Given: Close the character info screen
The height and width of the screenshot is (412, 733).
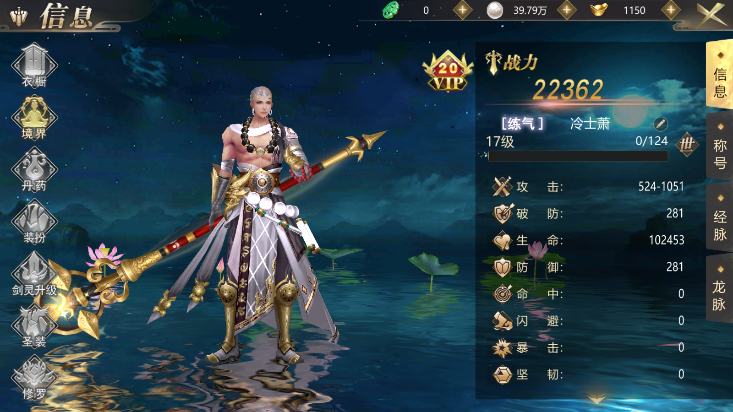Looking at the screenshot, I should pos(712,13).
